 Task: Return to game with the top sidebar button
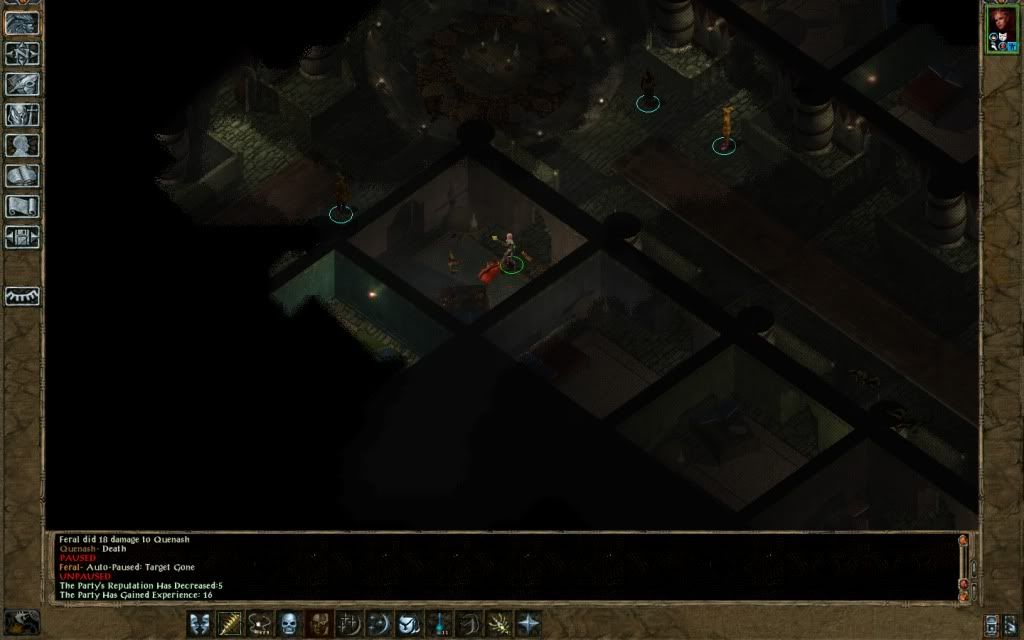pyautogui.click(x=22, y=23)
